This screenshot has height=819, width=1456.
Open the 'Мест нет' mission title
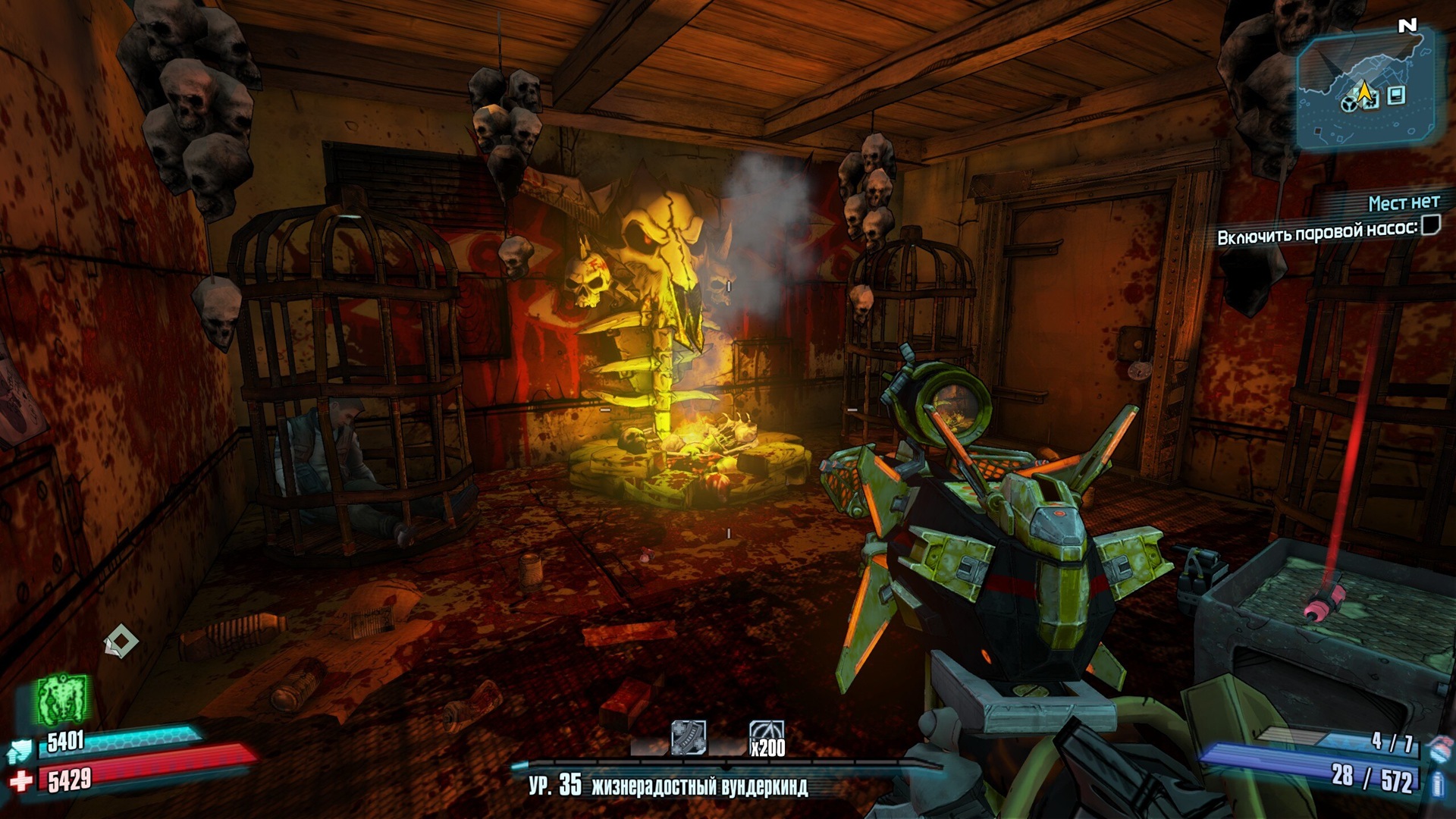(1404, 202)
